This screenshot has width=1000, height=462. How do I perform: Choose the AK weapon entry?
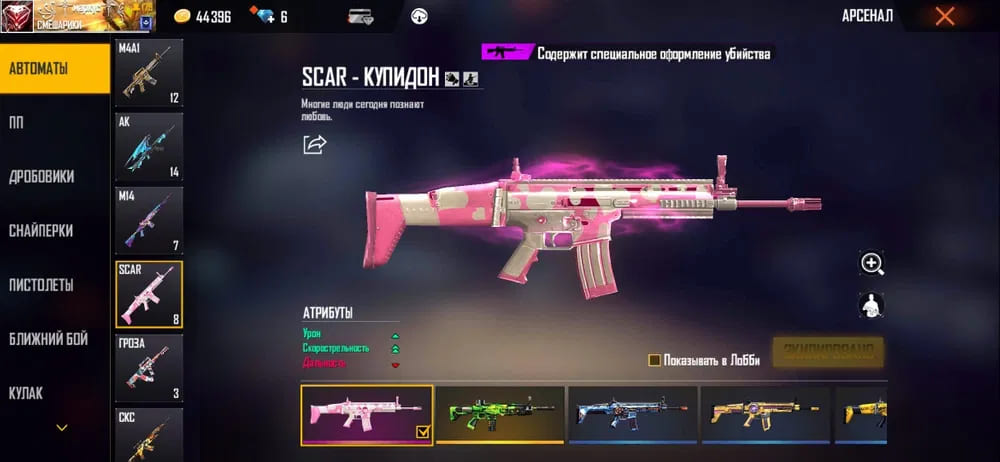pyautogui.click(x=149, y=147)
